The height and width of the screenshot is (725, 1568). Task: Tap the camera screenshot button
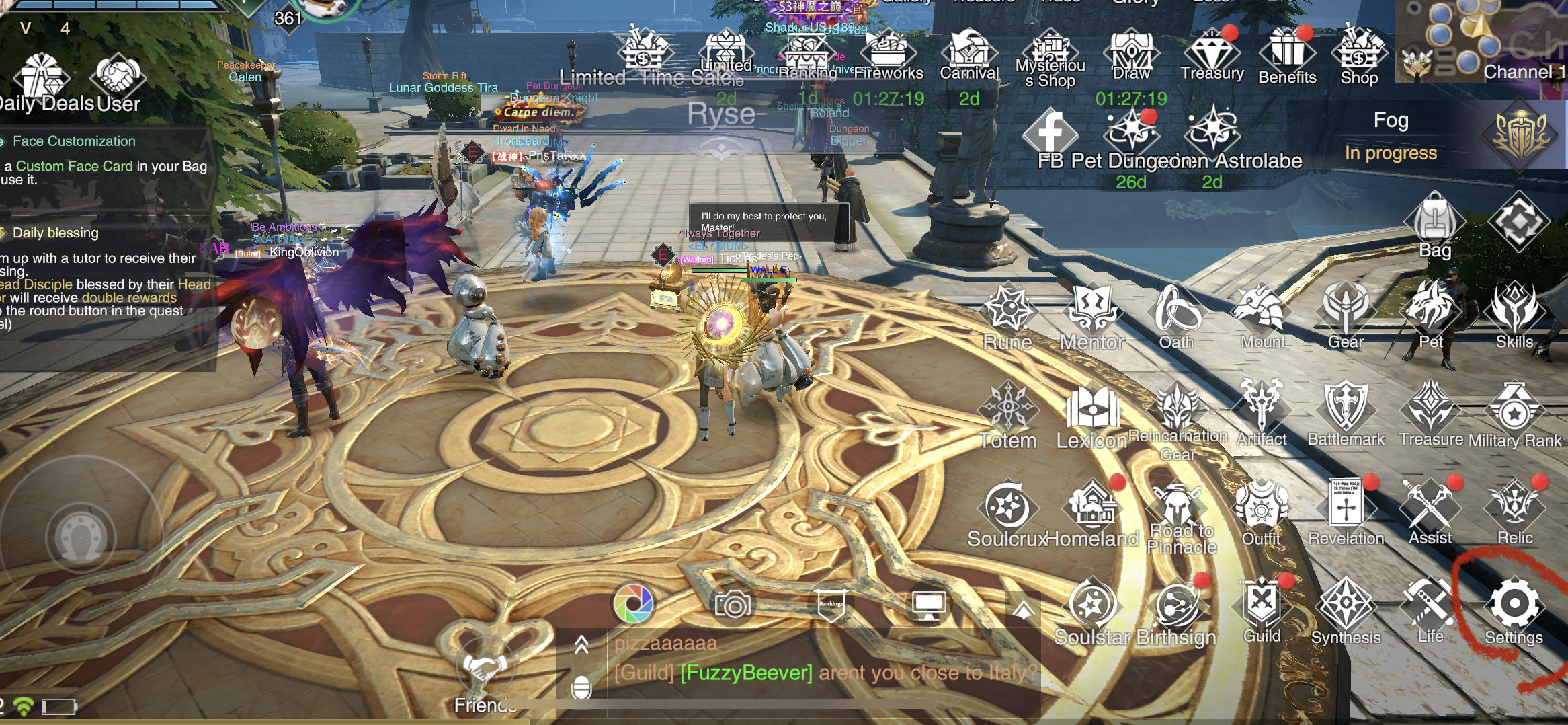[x=733, y=605]
